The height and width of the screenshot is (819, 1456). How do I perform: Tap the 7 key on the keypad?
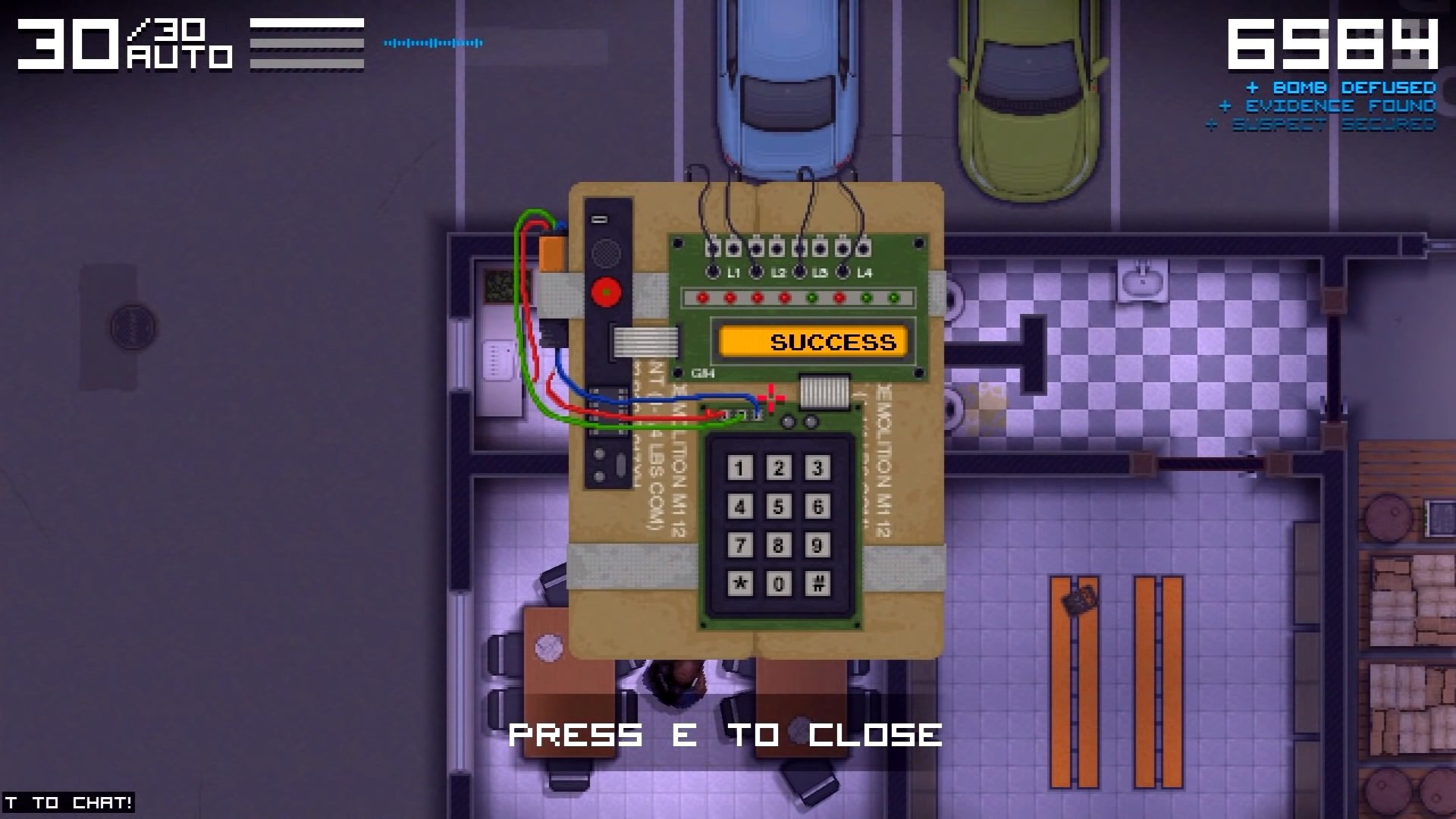740,545
